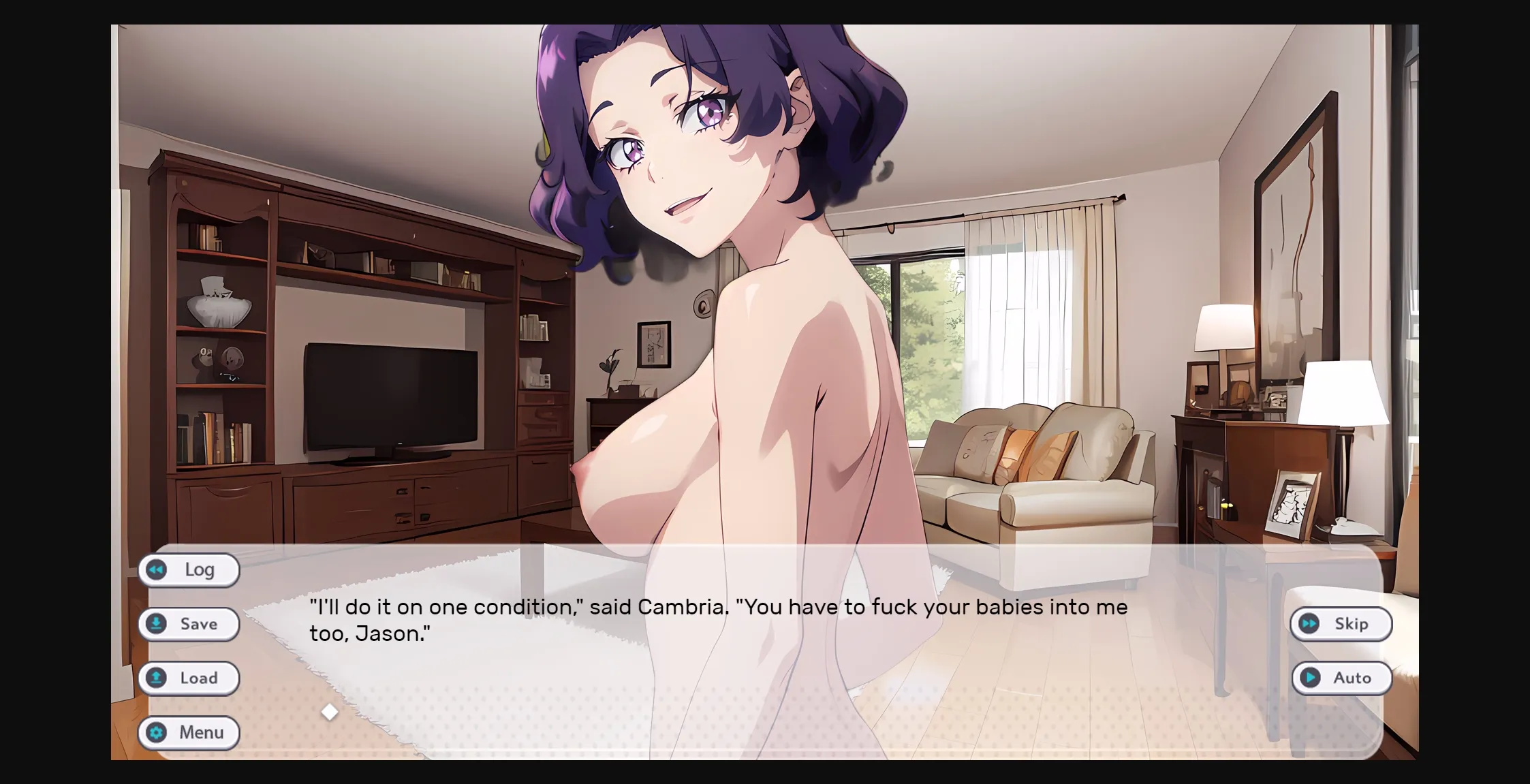Open the game Menu
The width and height of the screenshot is (1530, 784).
pyautogui.click(x=189, y=733)
